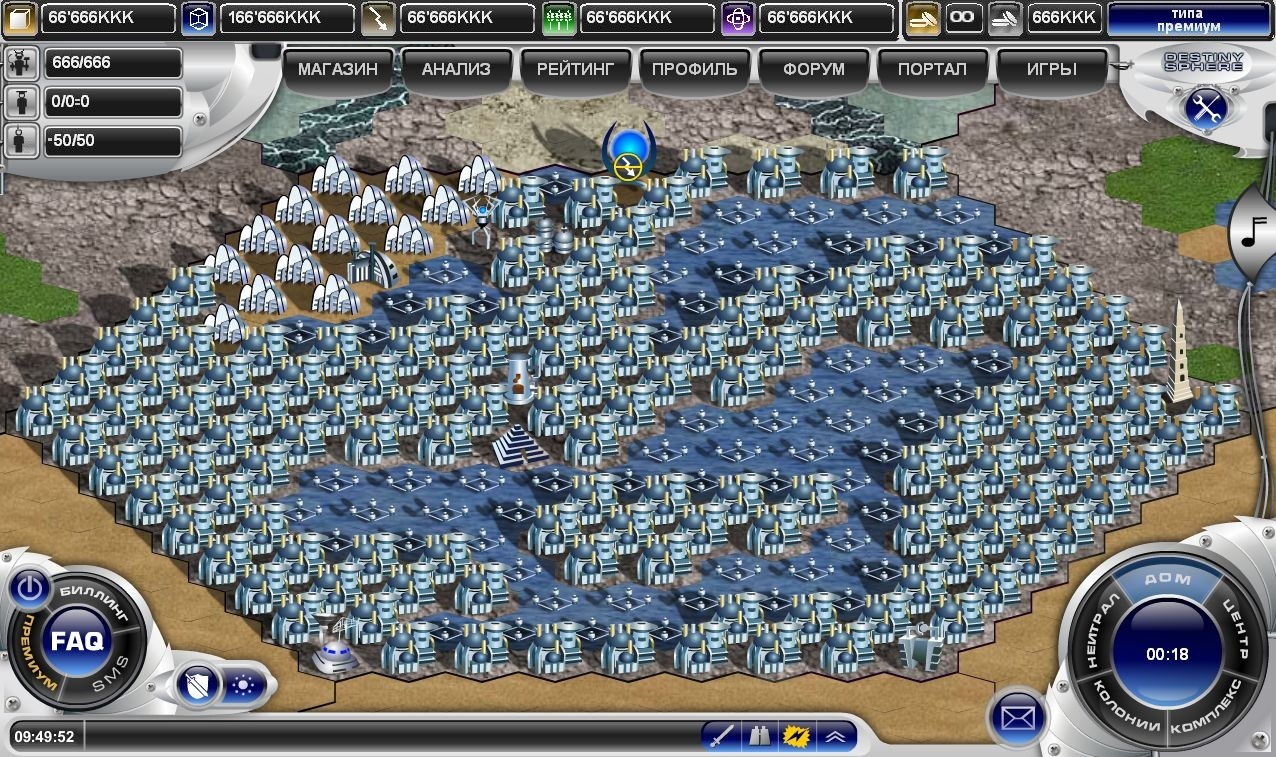
Task: Open the ПОРТАЛ menu
Action: (932, 70)
